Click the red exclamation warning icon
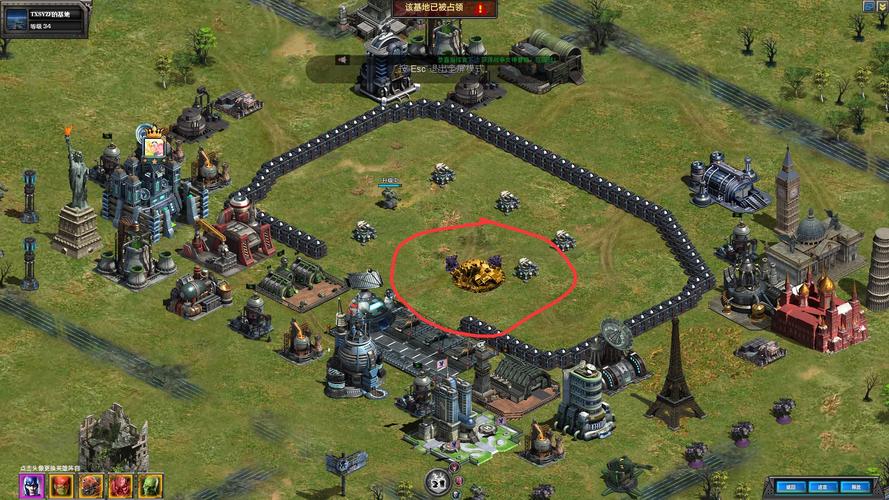Image resolution: width=889 pixels, height=500 pixels. 481,8
